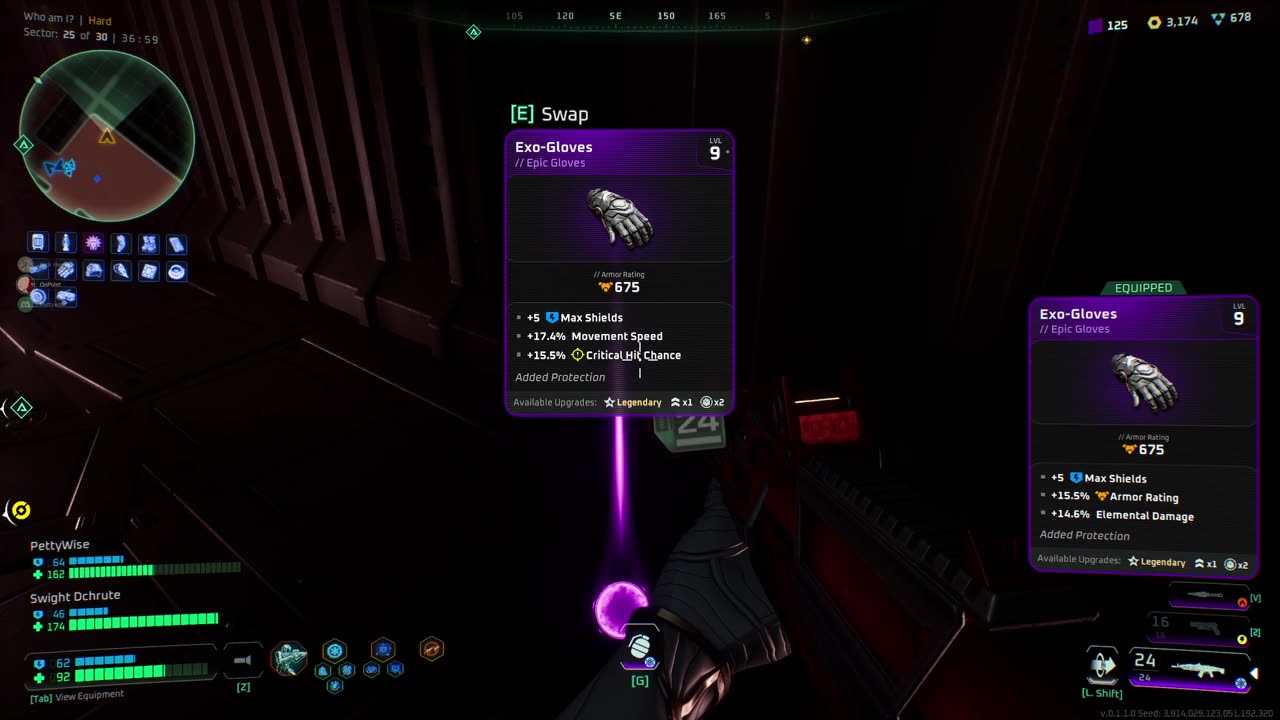The height and width of the screenshot is (720, 1280).
Task: Click Swight Dchrute's teammate name
Action: (x=75, y=596)
